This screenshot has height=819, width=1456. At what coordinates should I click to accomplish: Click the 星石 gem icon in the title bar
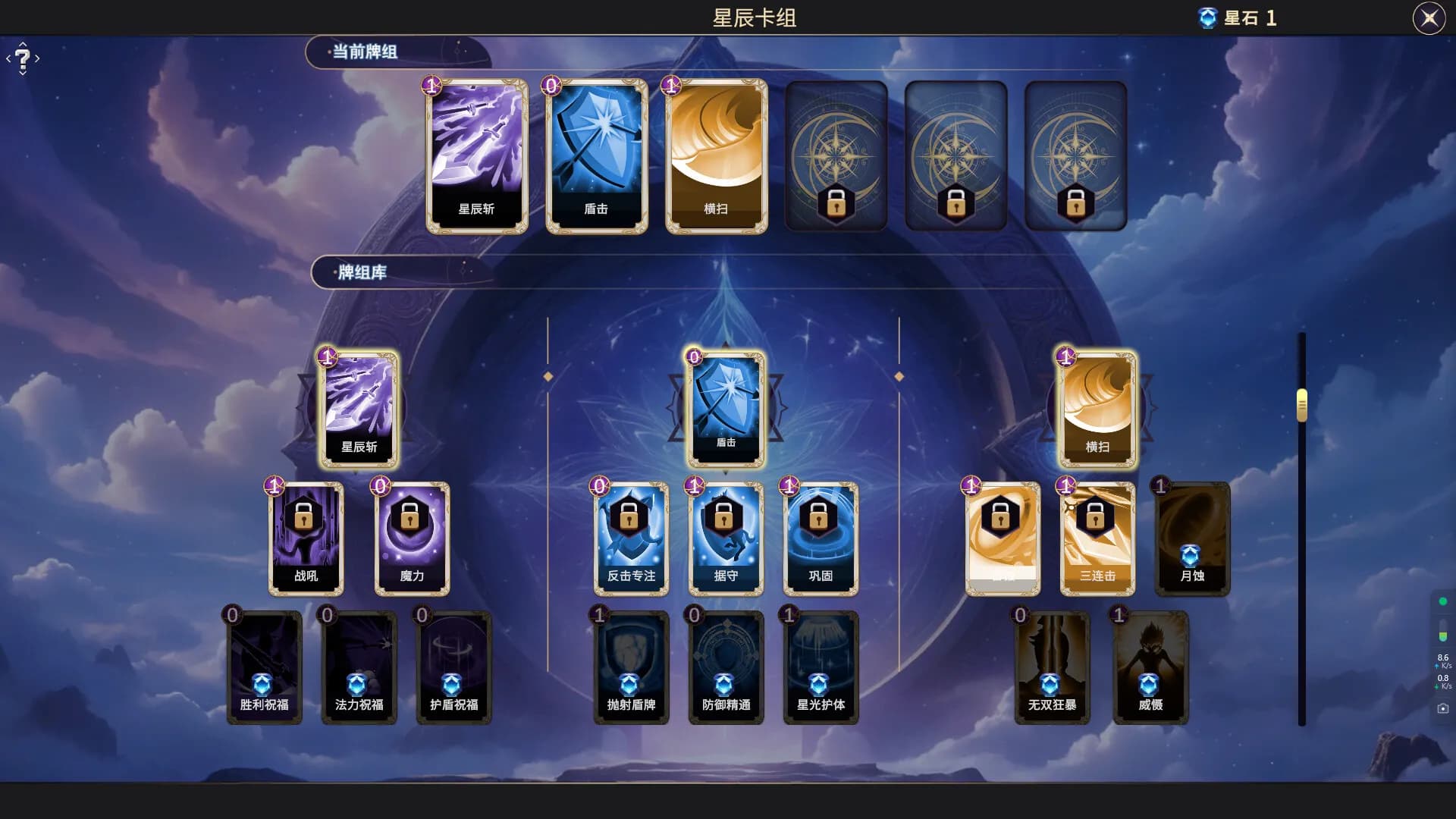1208,18
